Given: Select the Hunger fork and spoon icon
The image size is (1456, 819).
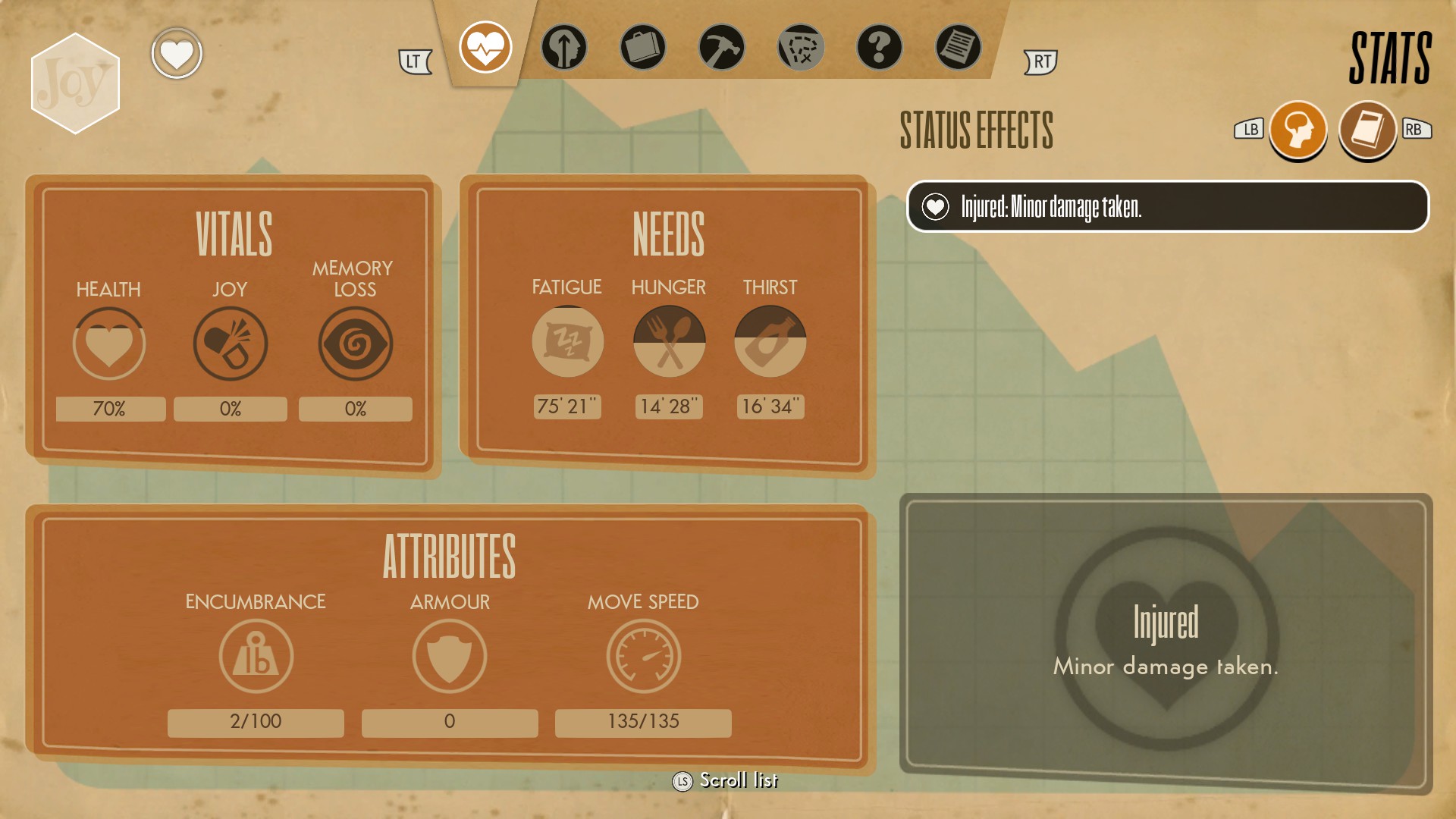Looking at the screenshot, I should 669,342.
